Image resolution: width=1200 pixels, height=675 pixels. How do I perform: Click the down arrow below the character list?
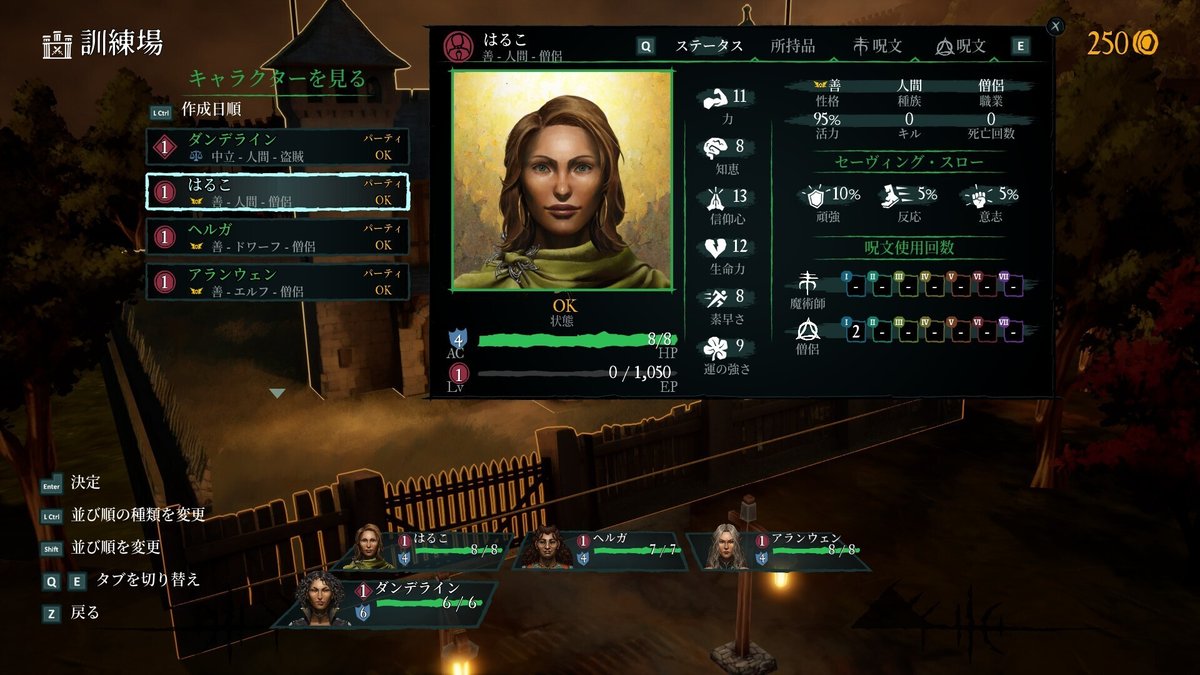click(x=278, y=393)
